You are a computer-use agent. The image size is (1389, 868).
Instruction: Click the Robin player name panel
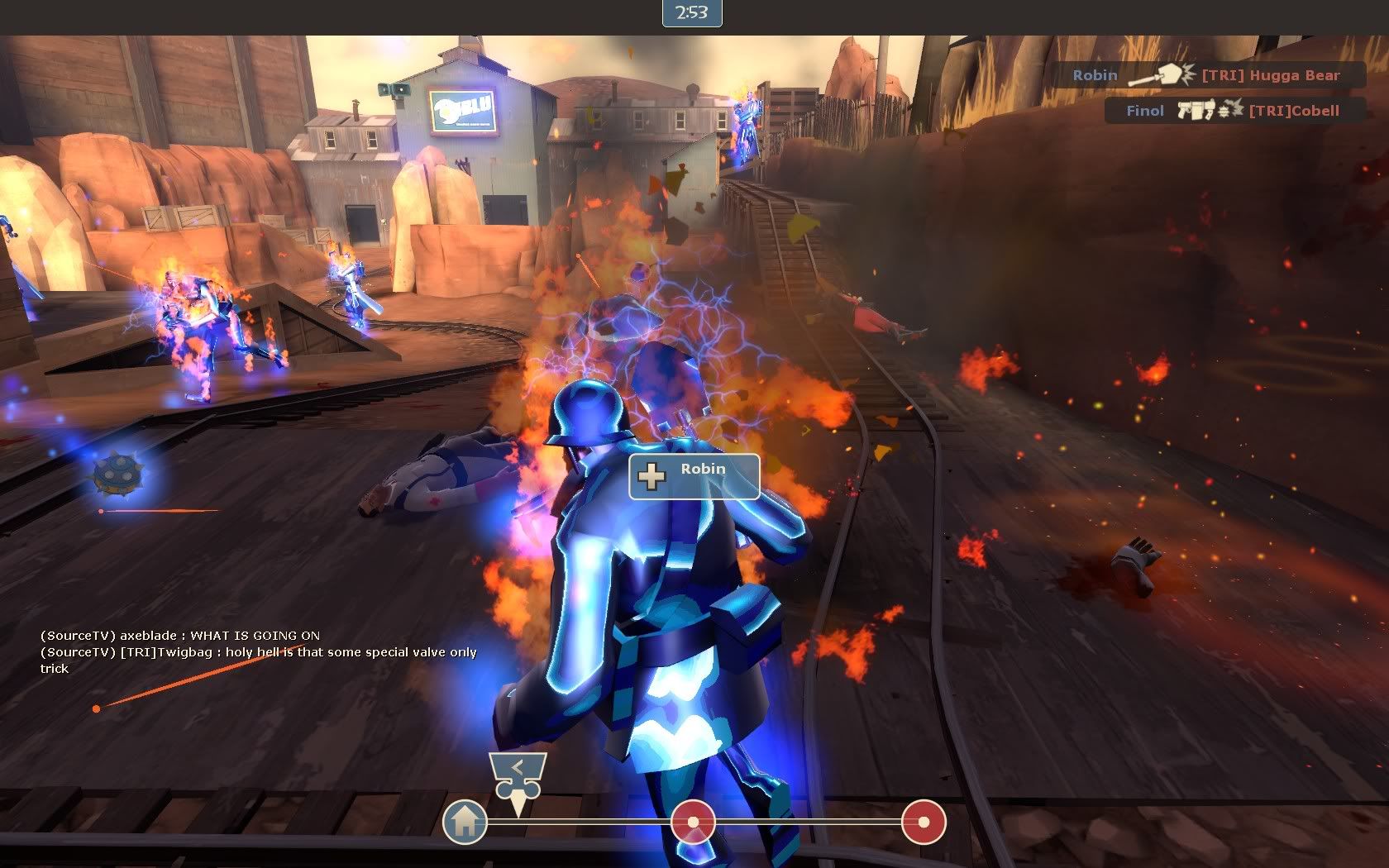point(694,476)
